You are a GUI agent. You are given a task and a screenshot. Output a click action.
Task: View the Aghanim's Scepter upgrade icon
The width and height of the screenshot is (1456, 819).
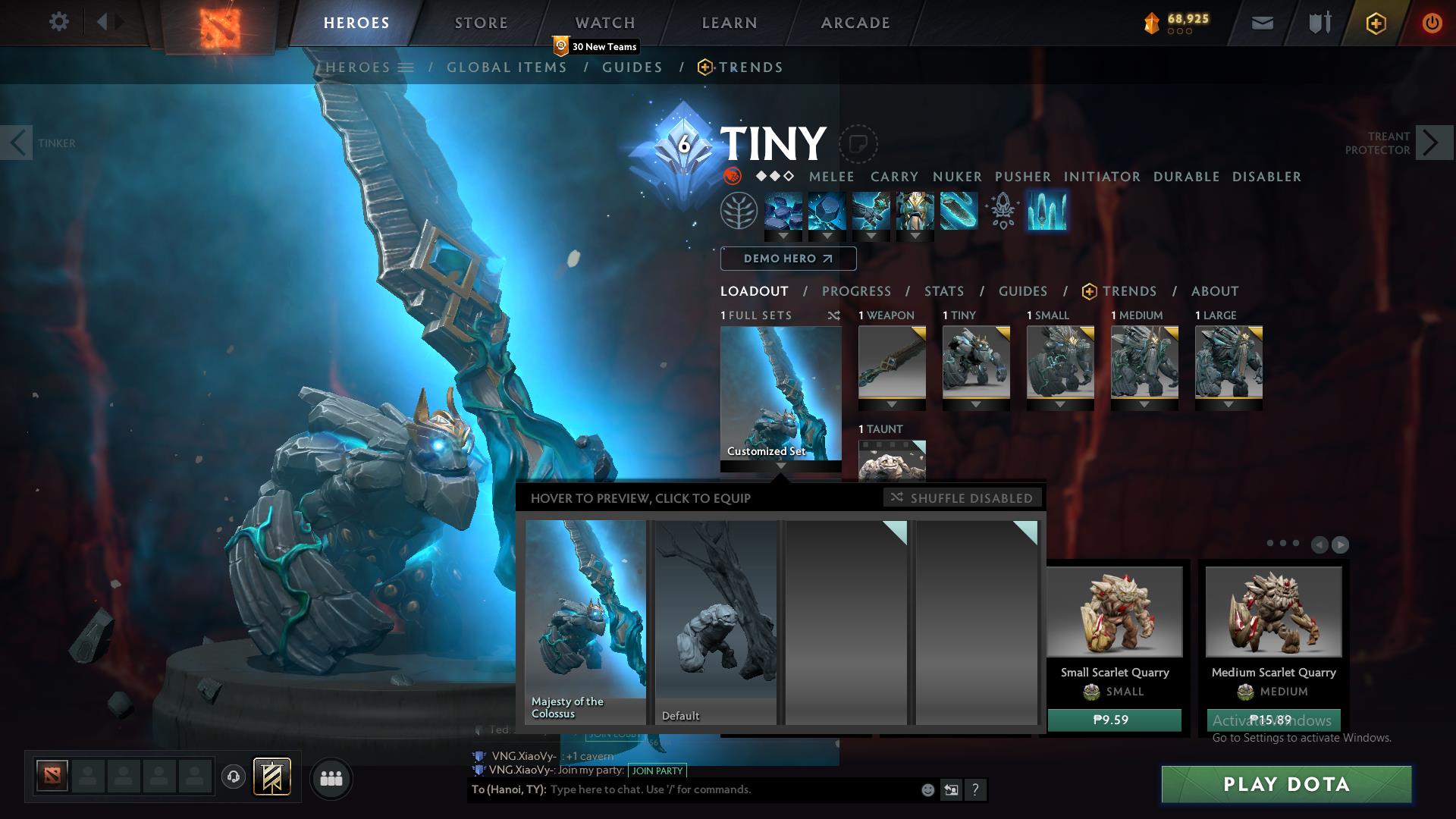(1003, 213)
